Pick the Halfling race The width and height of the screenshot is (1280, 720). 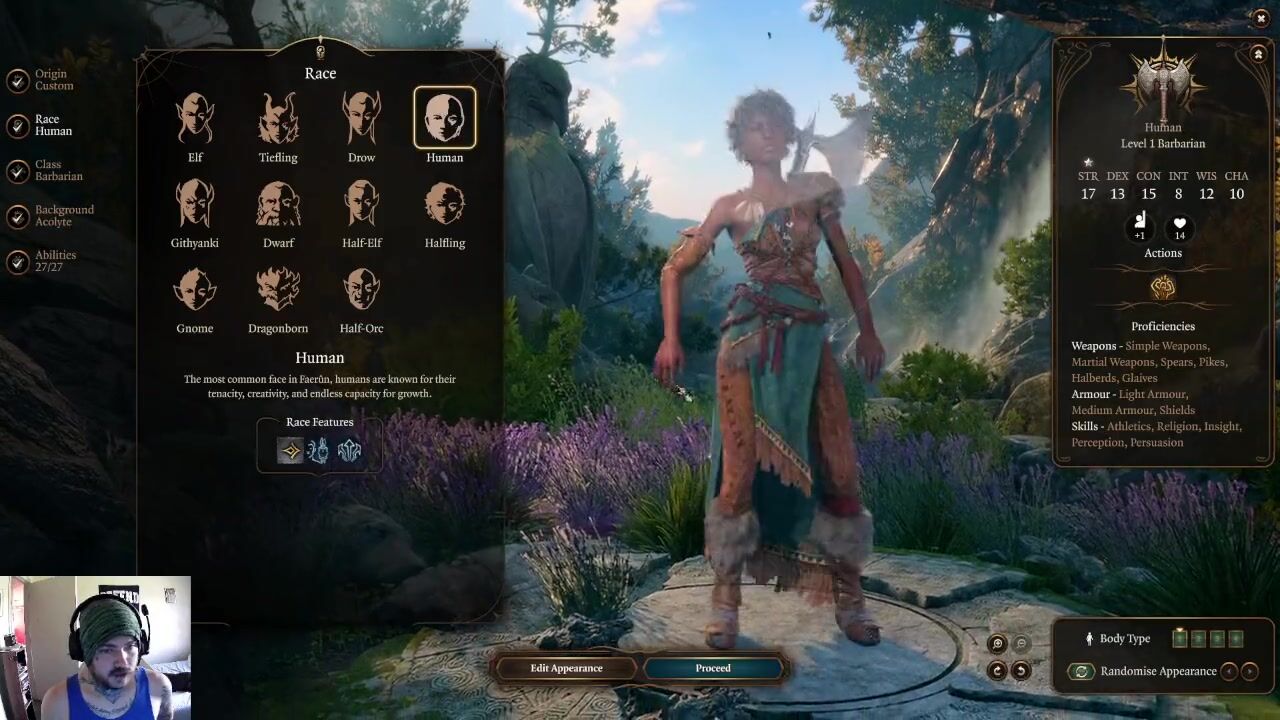coord(444,204)
